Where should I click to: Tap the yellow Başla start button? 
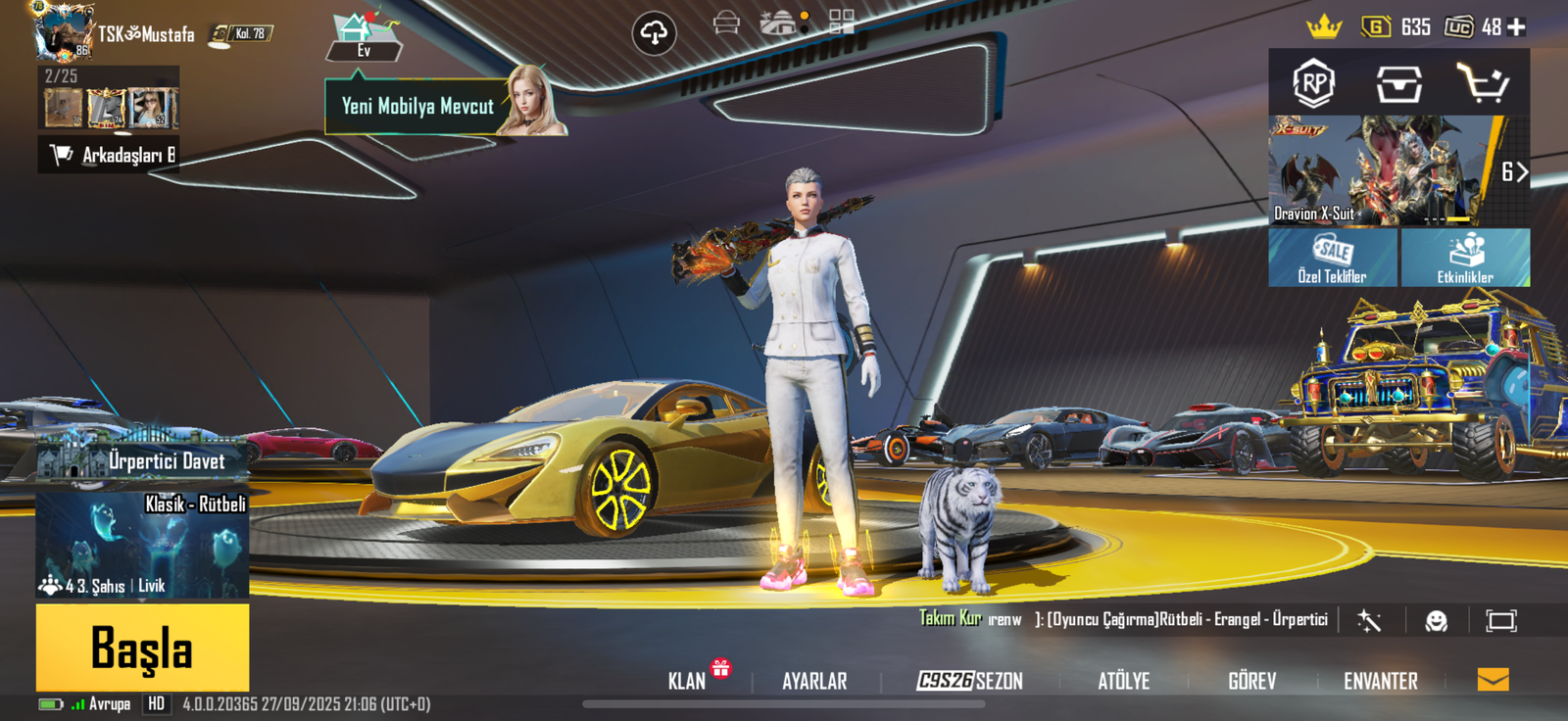coord(142,648)
